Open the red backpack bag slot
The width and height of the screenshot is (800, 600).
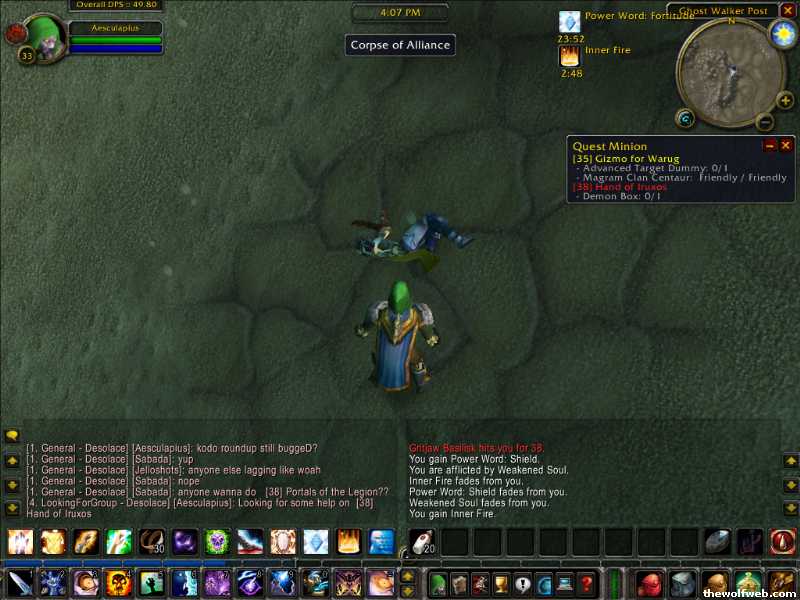pos(650,583)
